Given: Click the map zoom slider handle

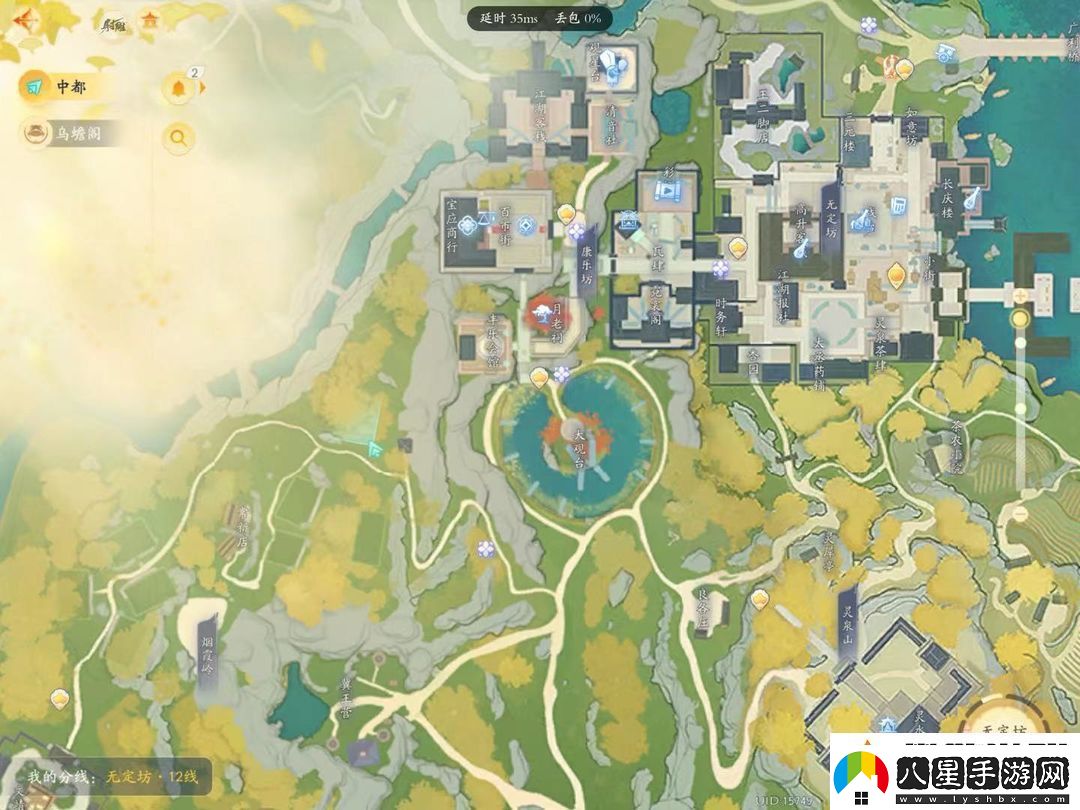Looking at the screenshot, I should tap(1020, 319).
